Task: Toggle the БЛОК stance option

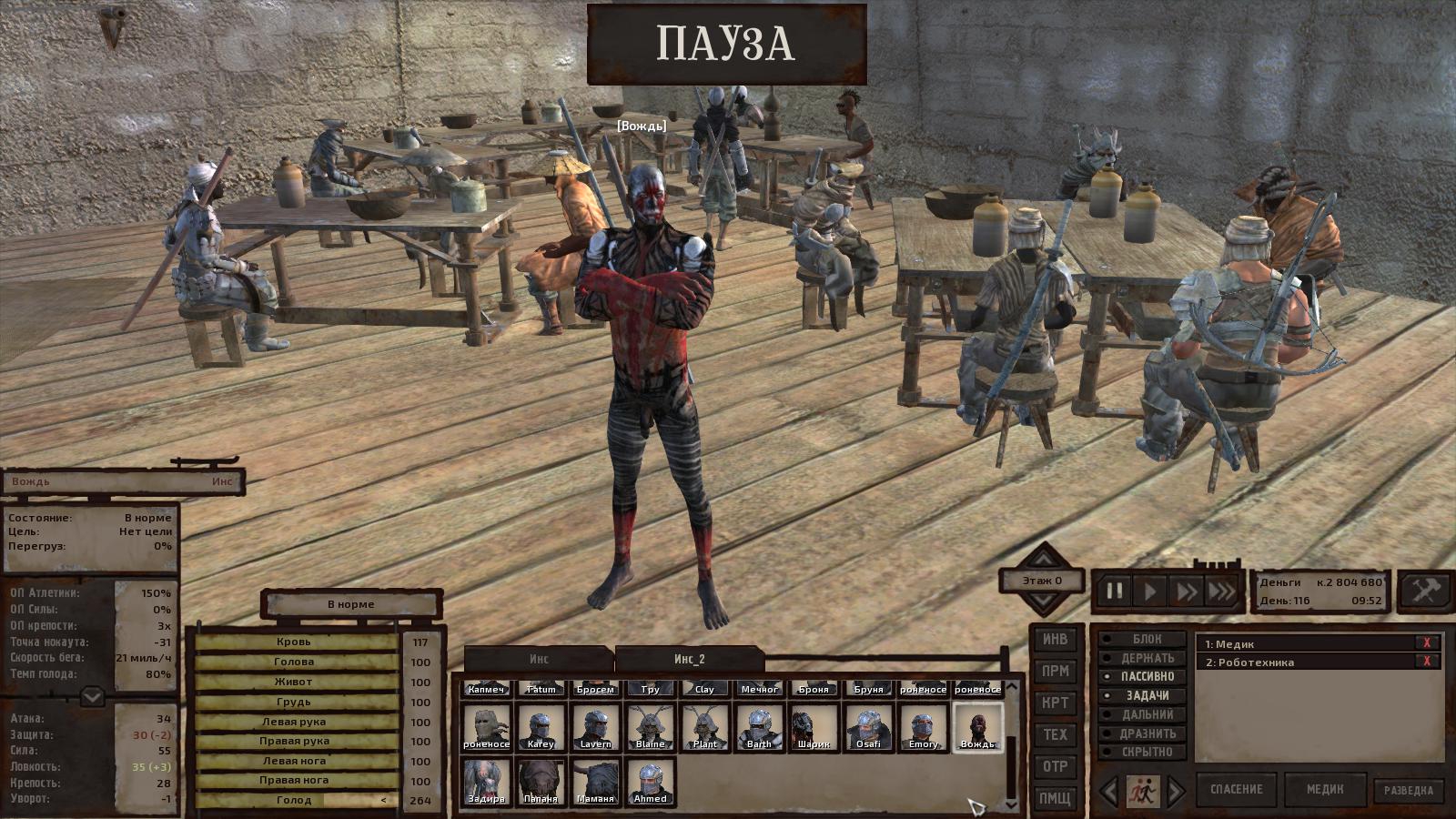Action: [x=1146, y=639]
